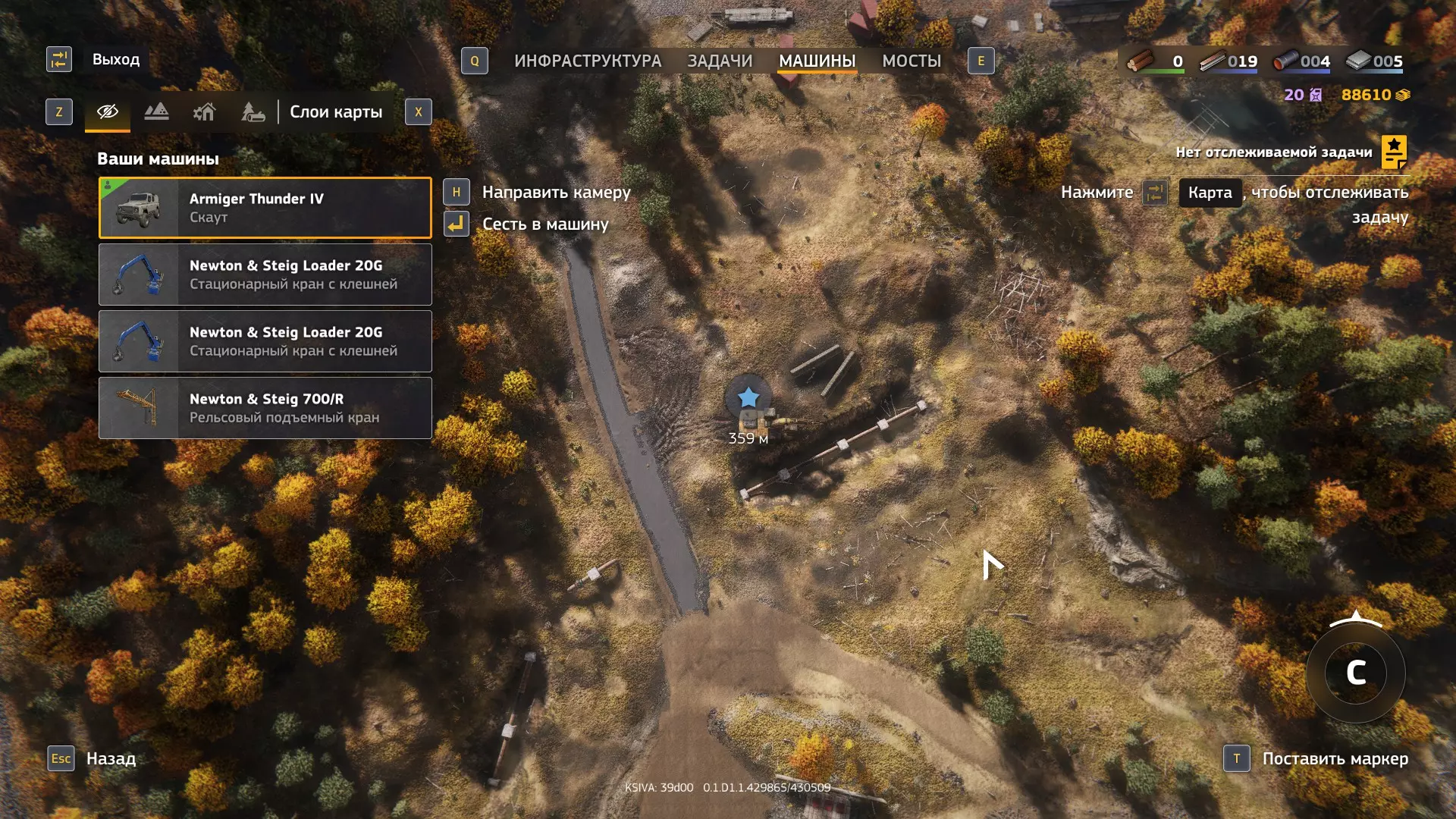Click the compass dial showing C
Screen dimensions: 1456x819
coord(1356,673)
